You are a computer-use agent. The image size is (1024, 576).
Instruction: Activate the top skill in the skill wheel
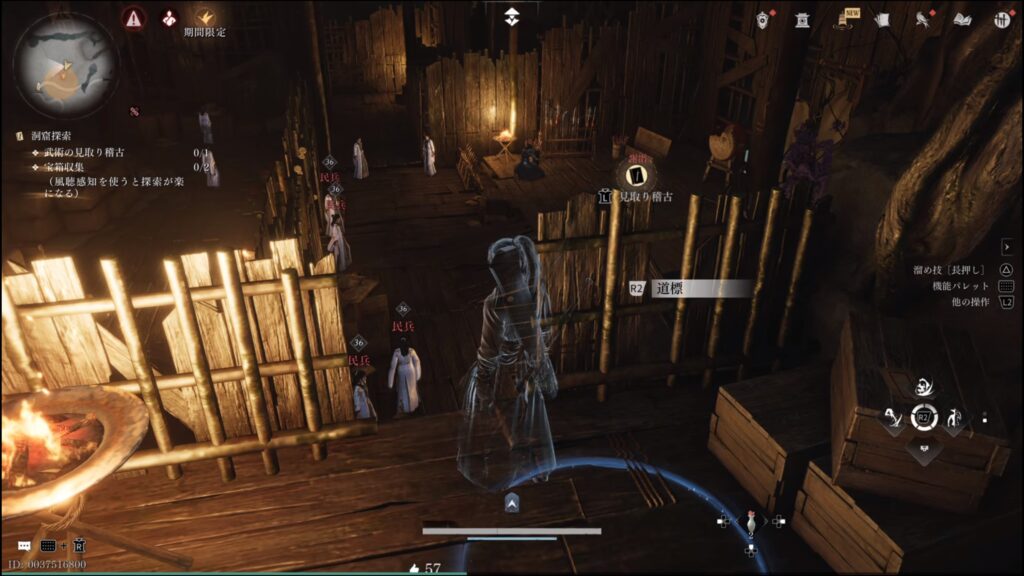coord(925,387)
